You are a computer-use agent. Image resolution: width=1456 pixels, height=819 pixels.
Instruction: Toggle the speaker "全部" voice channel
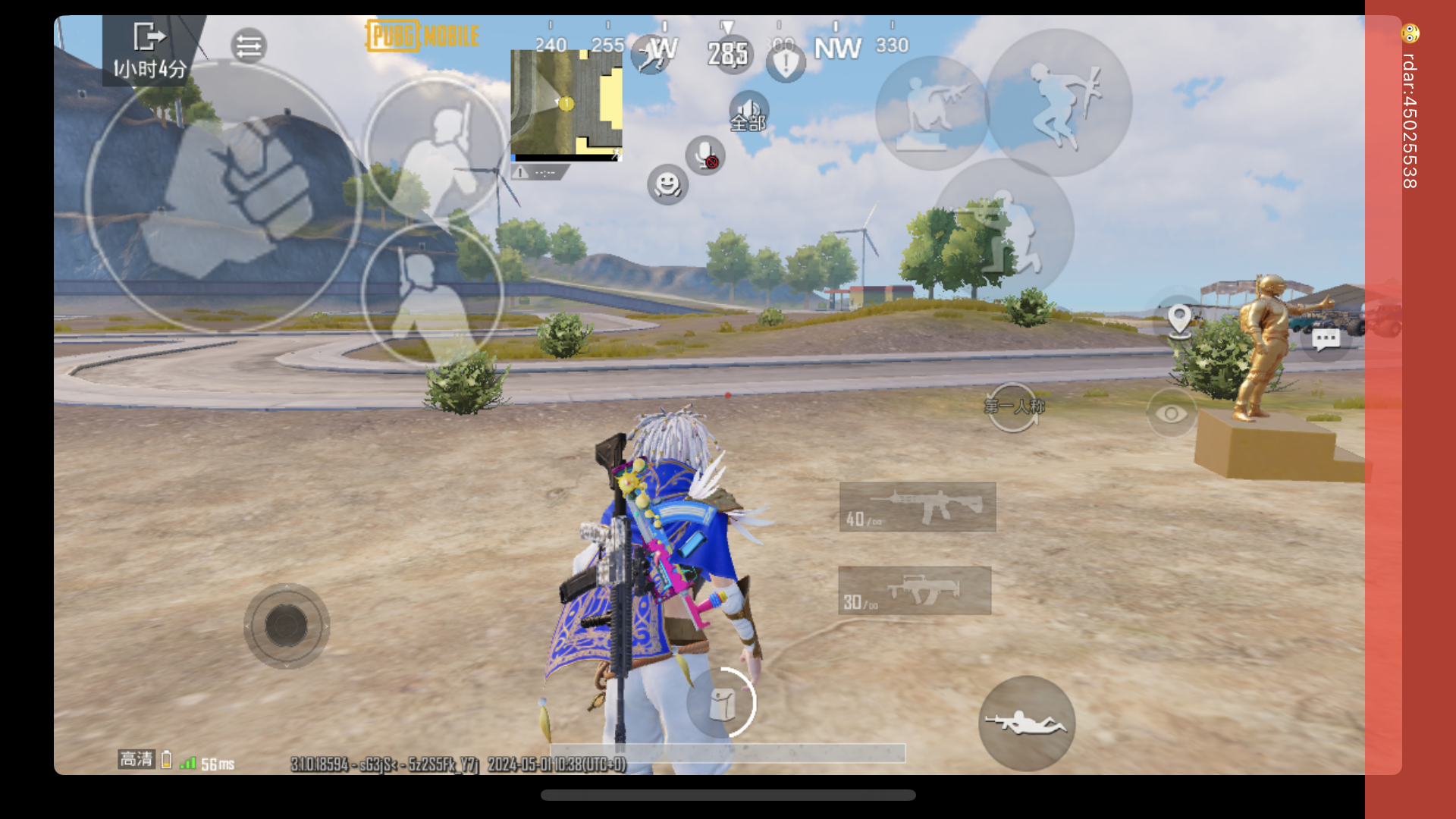(748, 112)
